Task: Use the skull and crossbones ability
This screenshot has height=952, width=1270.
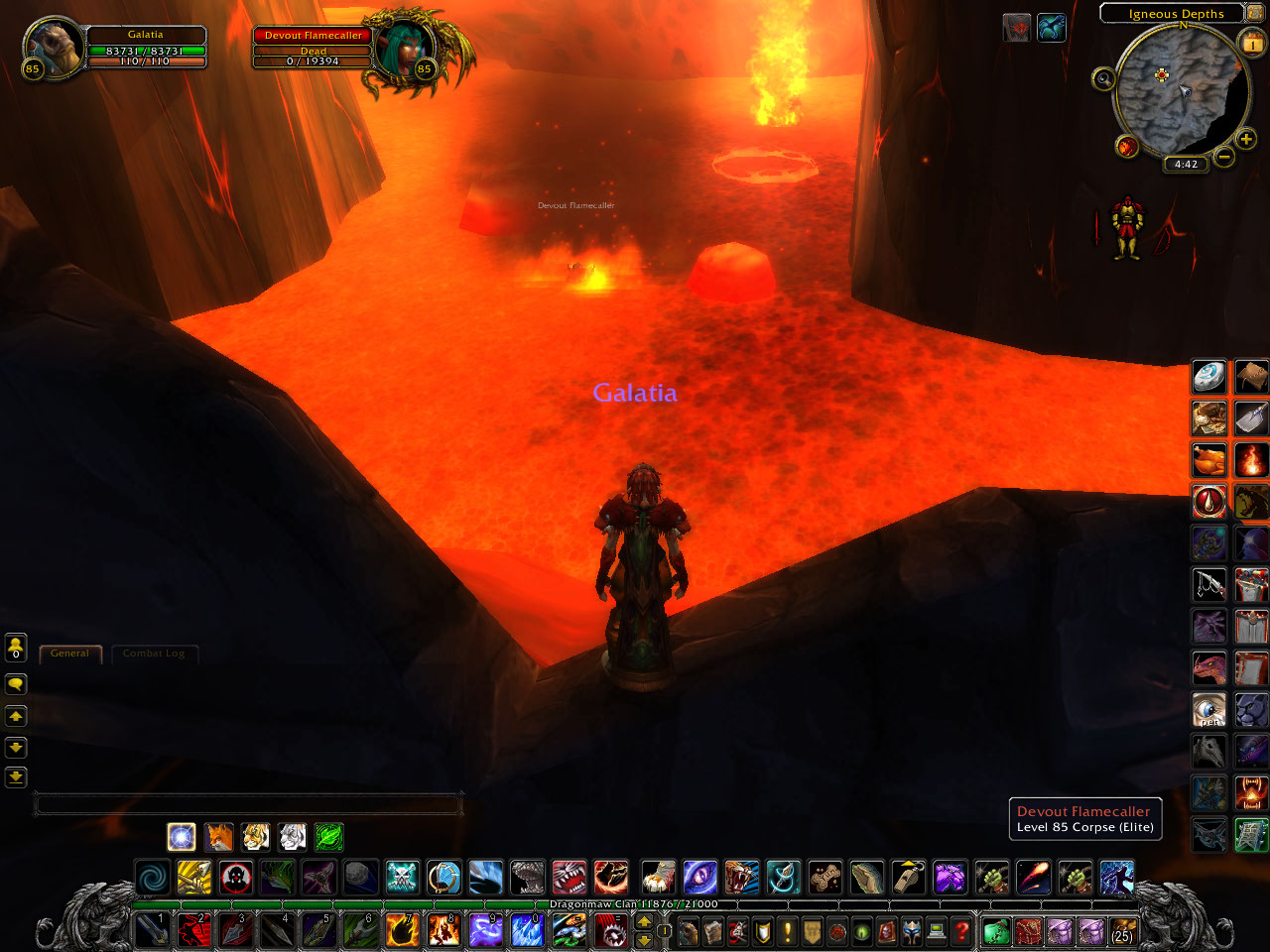Action: pos(402,878)
